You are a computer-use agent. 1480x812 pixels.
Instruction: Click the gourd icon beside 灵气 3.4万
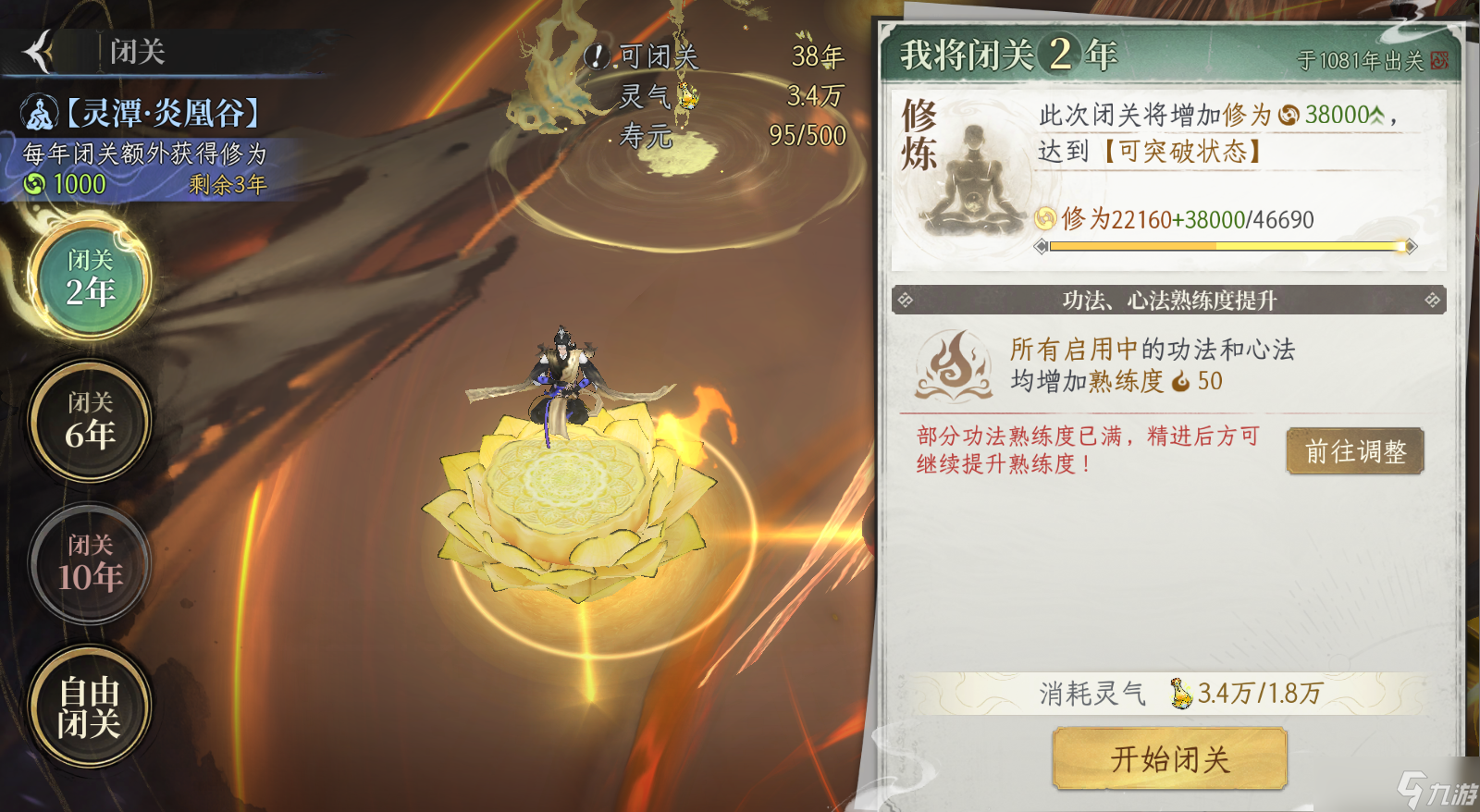coord(686,96)
